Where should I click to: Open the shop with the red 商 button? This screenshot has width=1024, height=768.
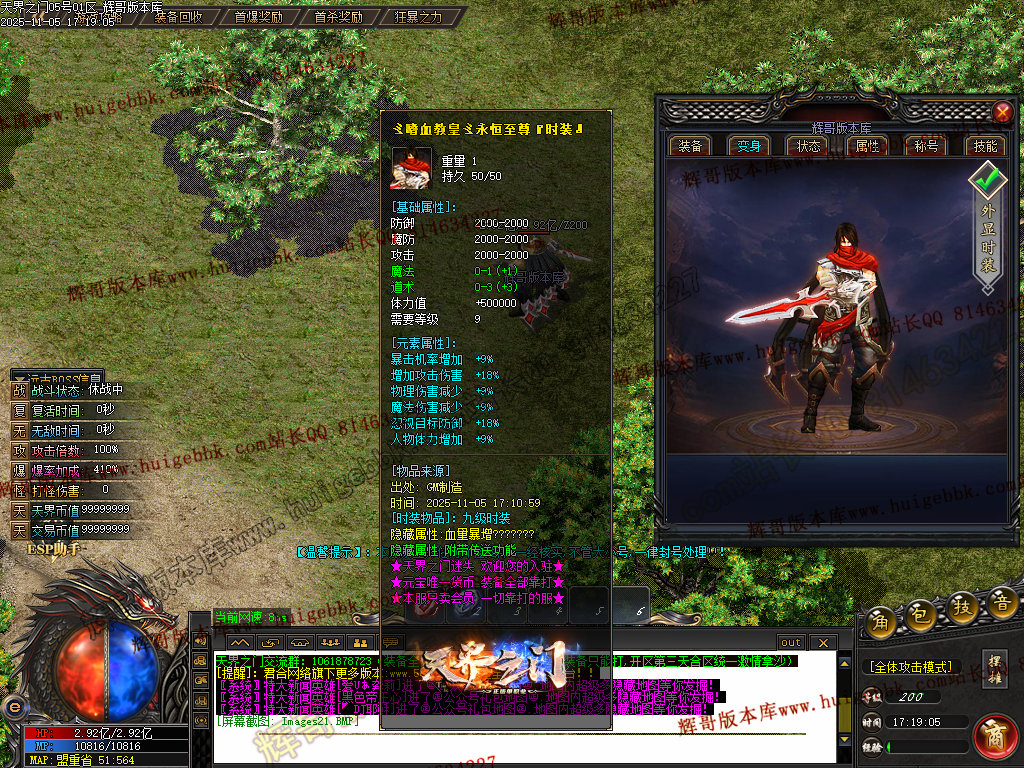(995, 735)
